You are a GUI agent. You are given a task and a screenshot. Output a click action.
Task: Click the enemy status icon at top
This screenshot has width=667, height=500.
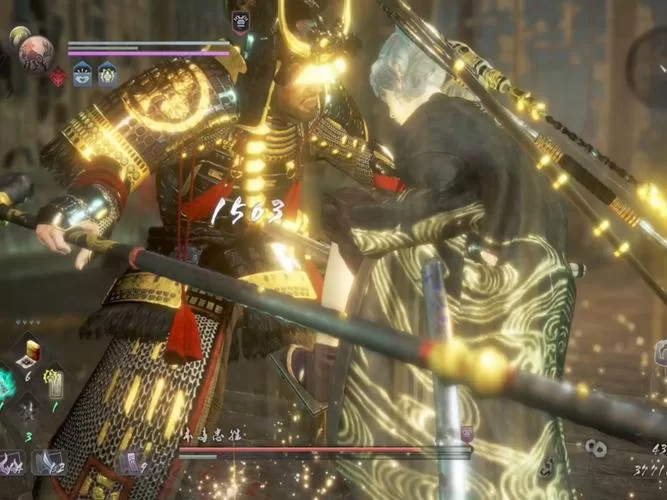[x=240, y=22]
